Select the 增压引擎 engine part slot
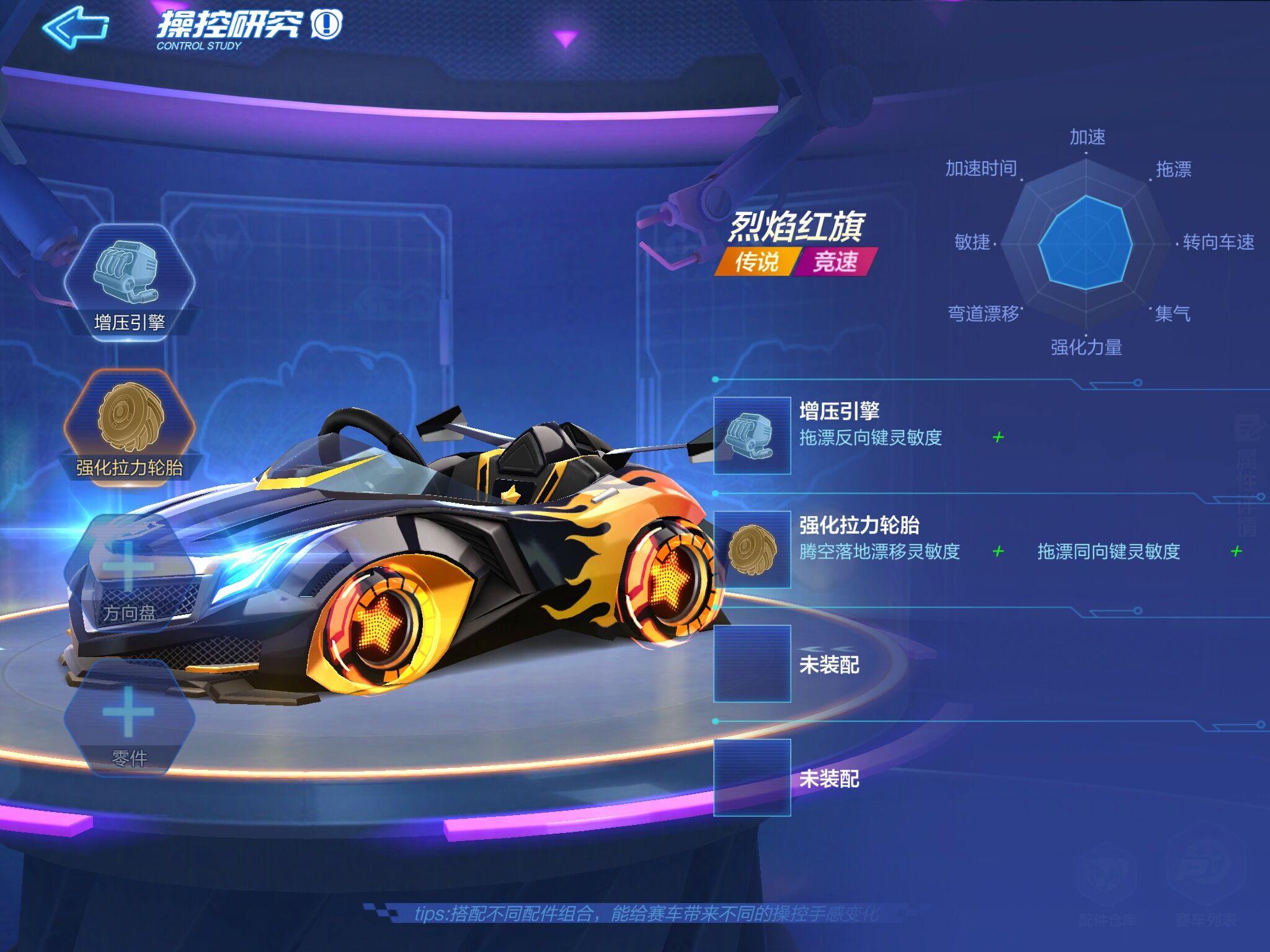Screen dimensions: 1270x952 click(129, 280)
